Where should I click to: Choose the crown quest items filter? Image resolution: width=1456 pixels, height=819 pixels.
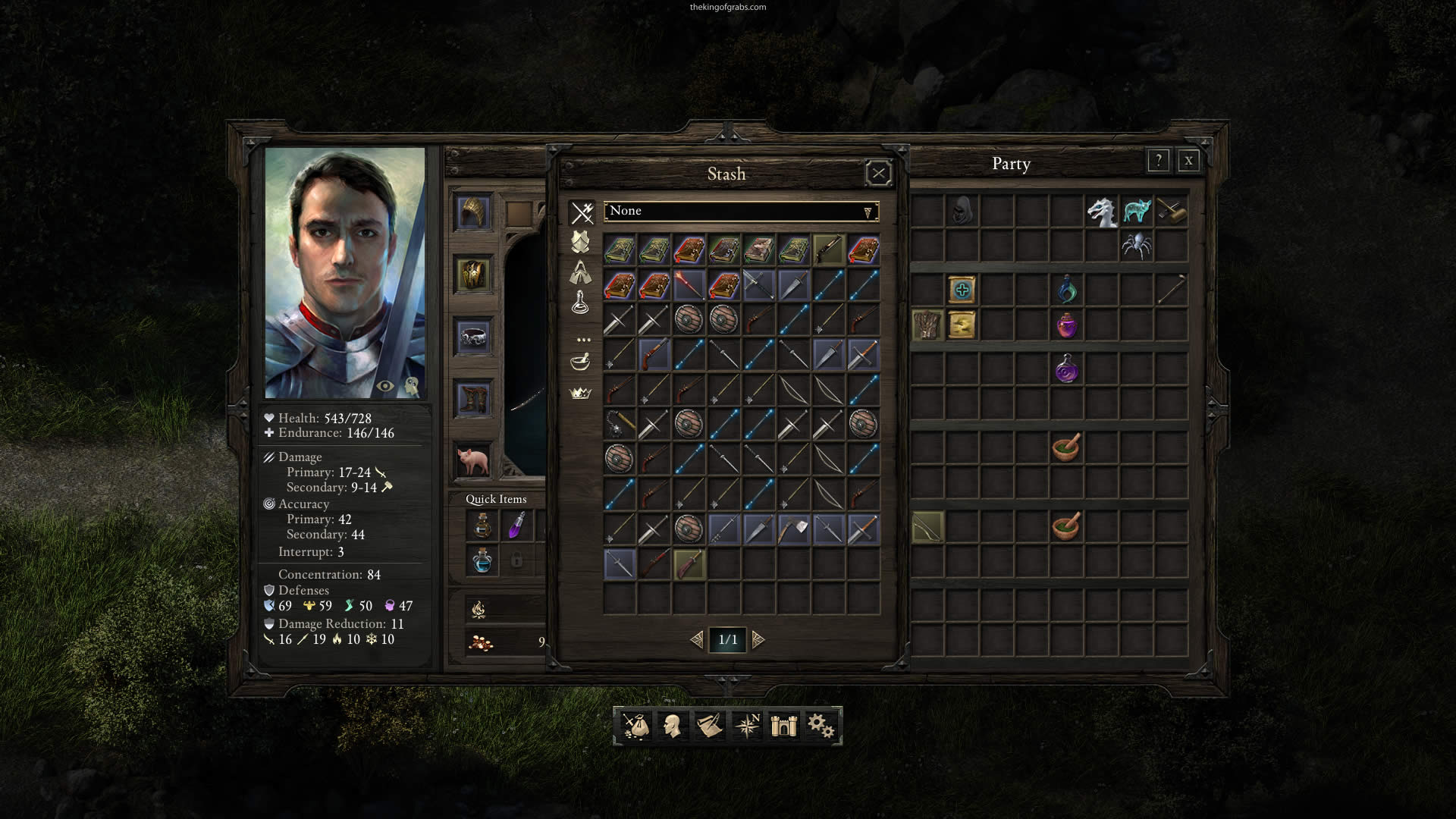(x=580, y=393)
